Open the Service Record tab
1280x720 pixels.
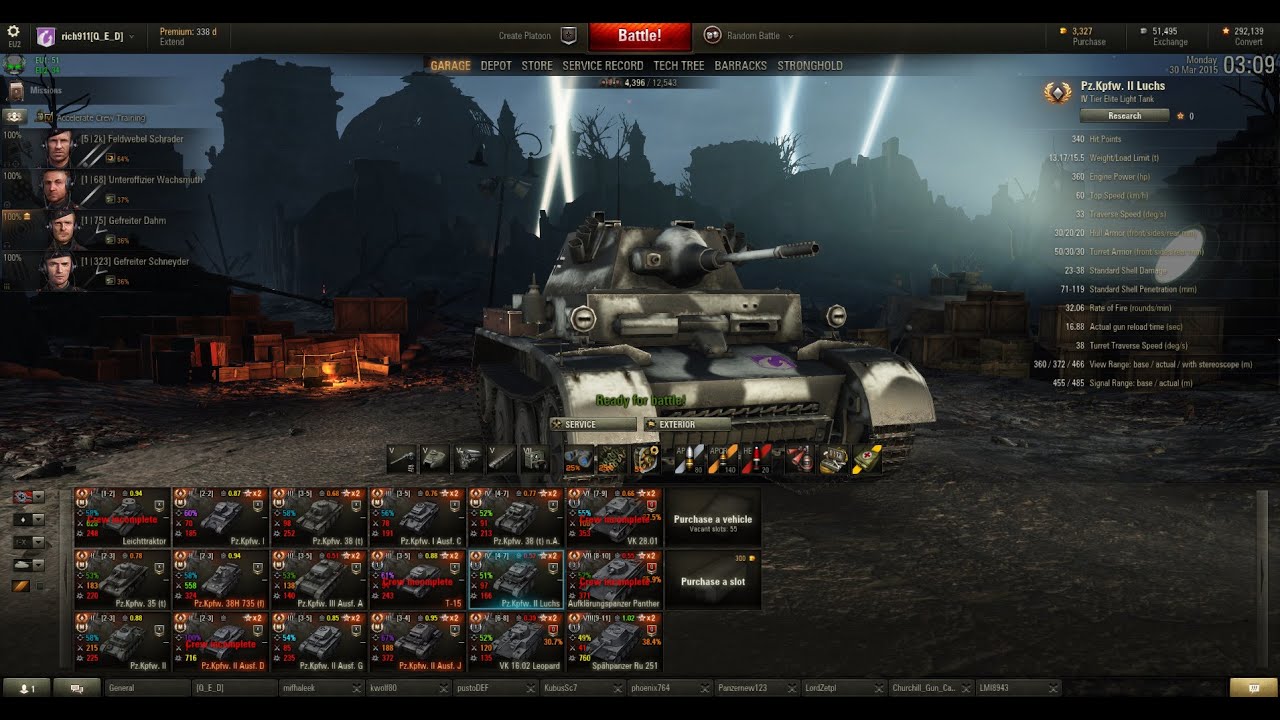pyautogui.click(x=603, y=66)
